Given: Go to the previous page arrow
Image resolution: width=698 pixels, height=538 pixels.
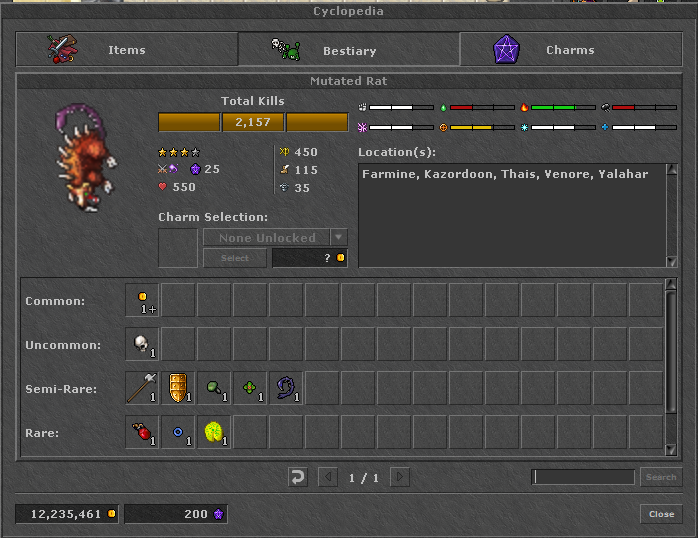Looking at the screenshot, I should point(328,477).
